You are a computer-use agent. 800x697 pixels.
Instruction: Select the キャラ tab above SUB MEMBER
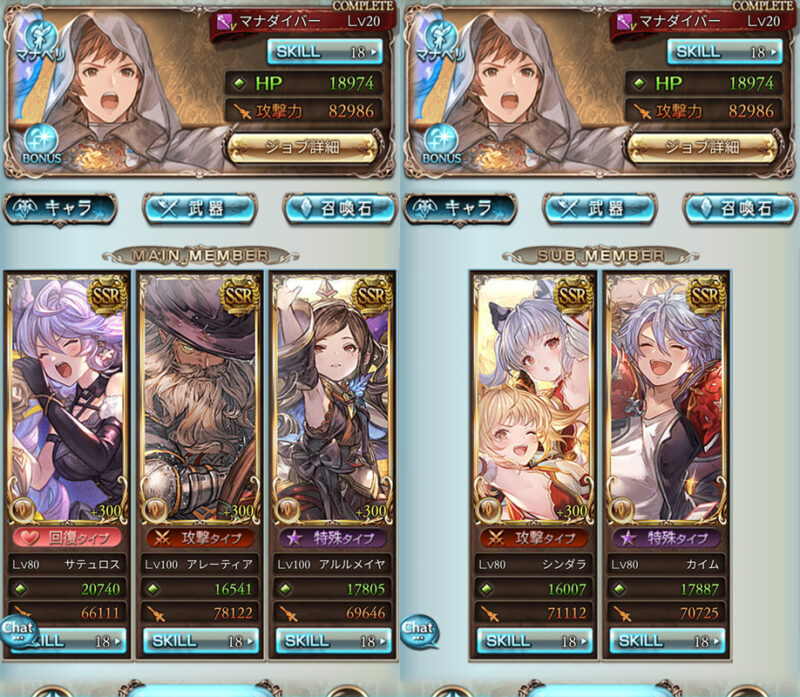click(462, 208)
